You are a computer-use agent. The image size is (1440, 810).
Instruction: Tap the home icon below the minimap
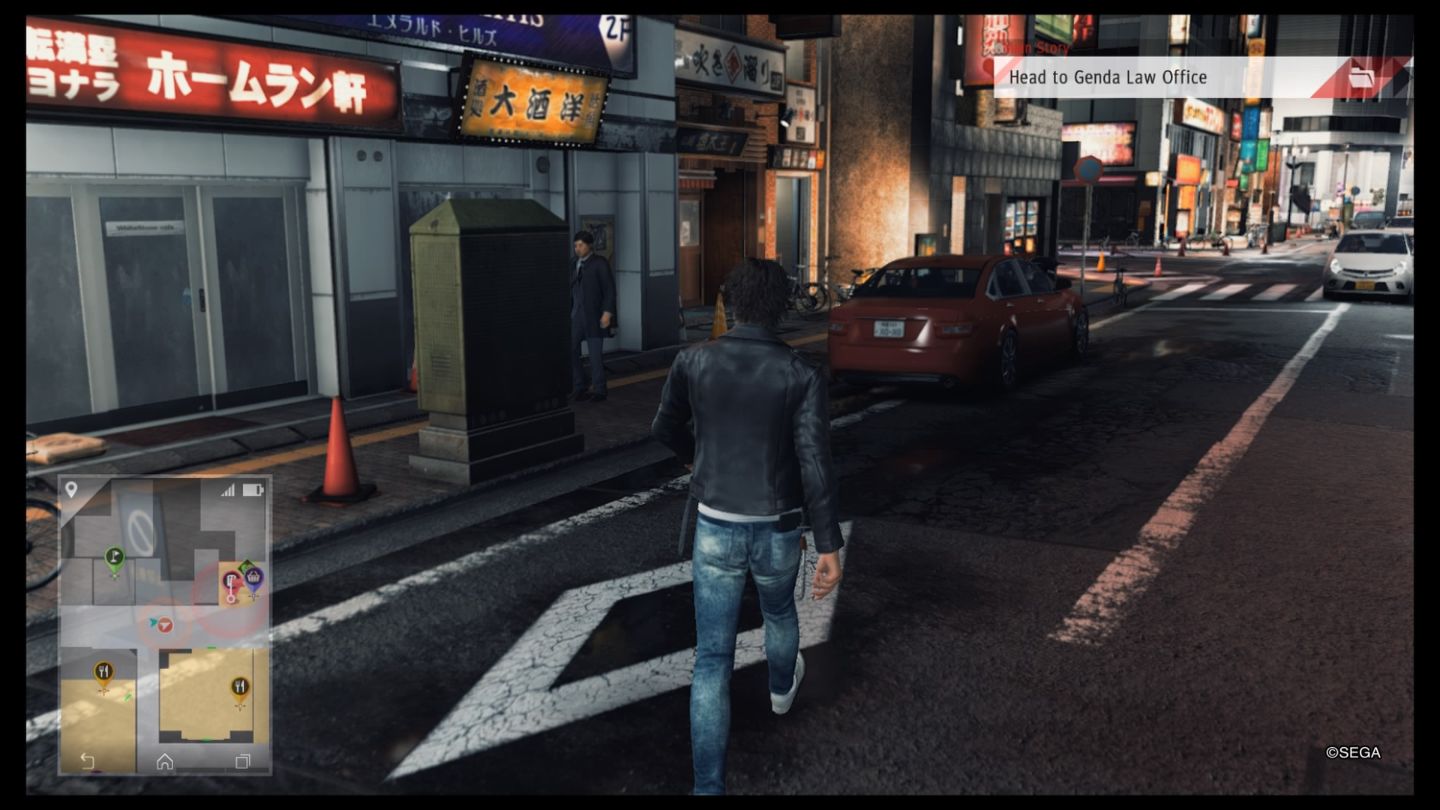[x=165, y=761]
